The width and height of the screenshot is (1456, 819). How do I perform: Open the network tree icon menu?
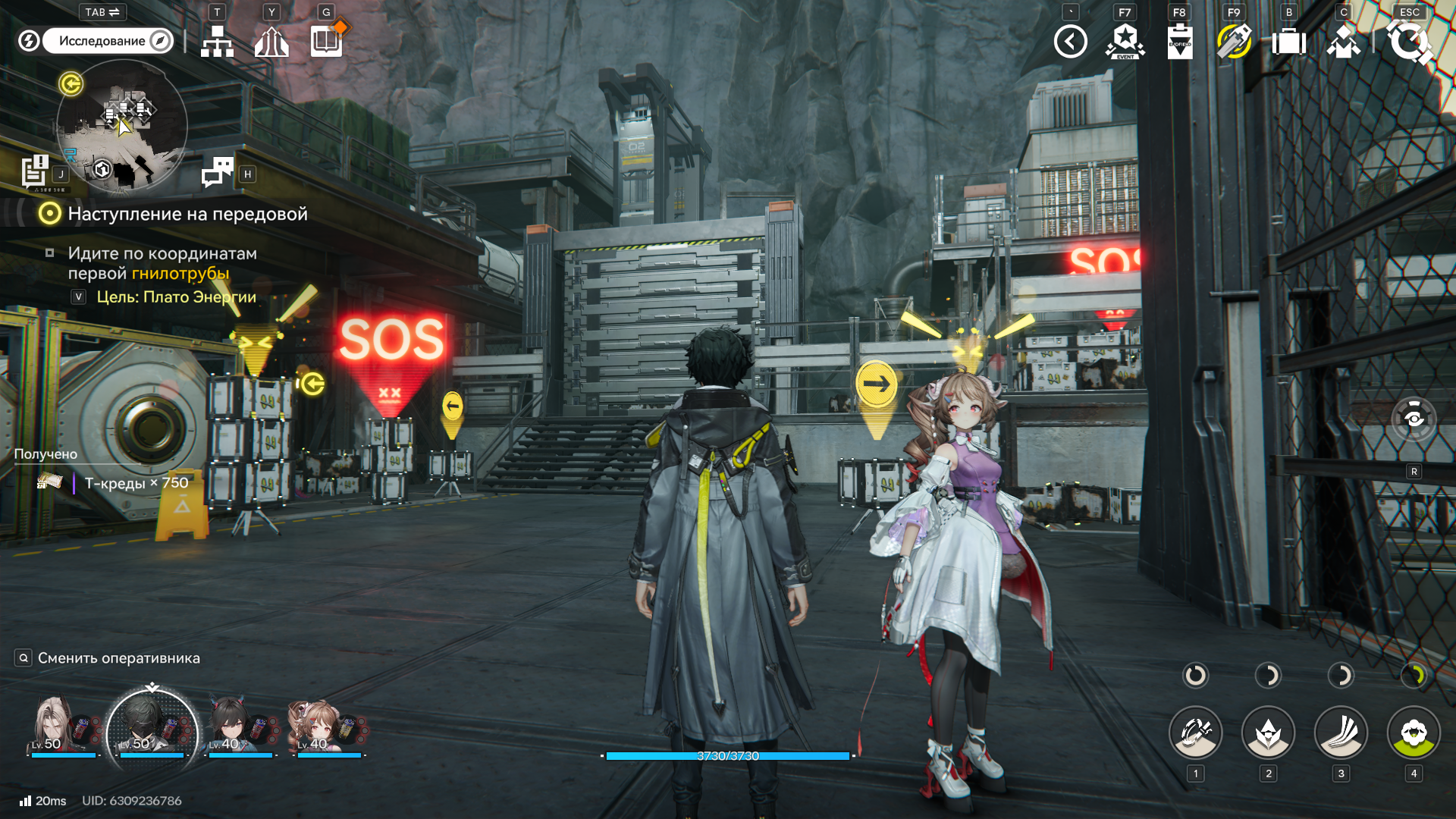tap(217, 42)
